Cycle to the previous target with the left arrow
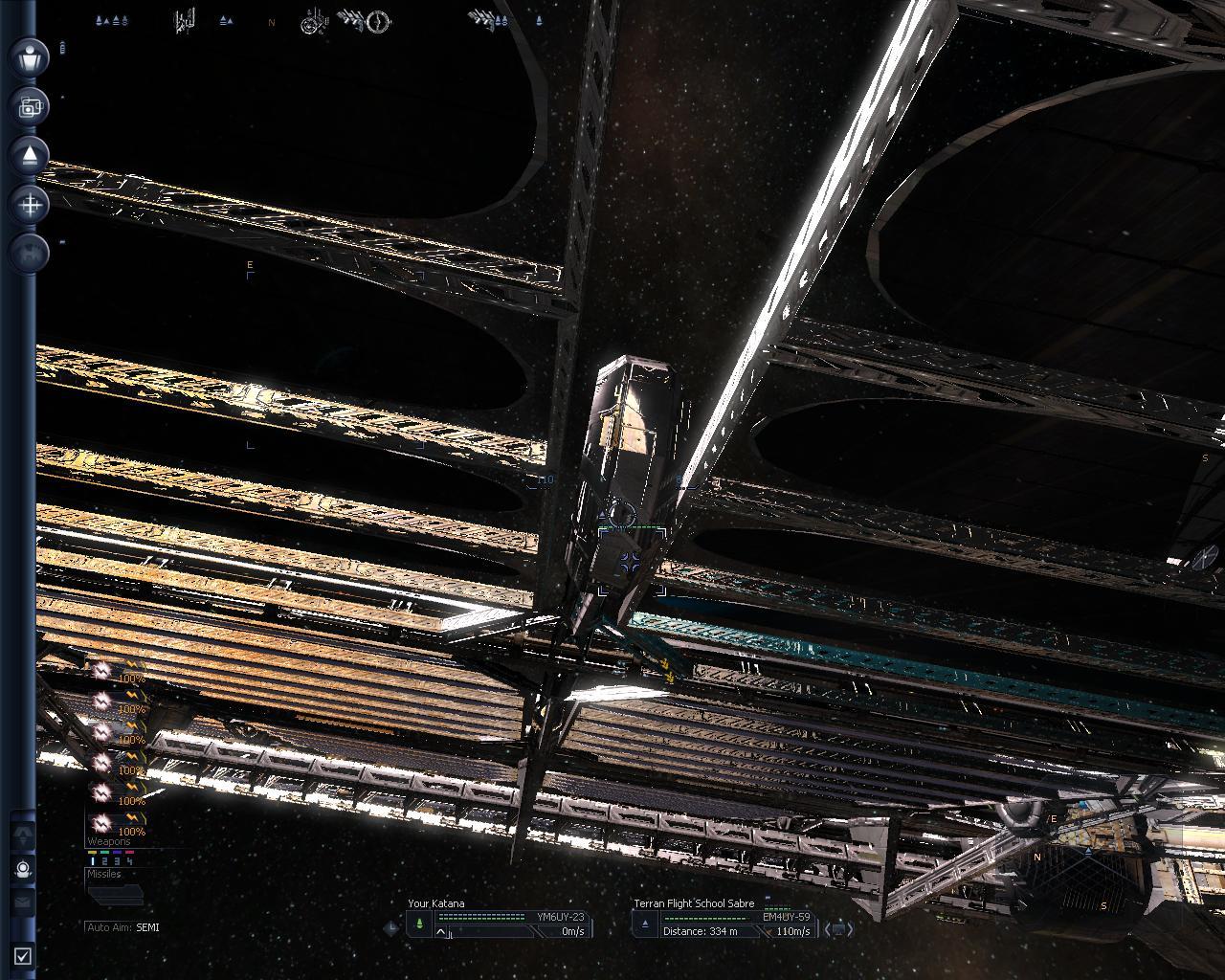1225x980 pixels. 829,928
